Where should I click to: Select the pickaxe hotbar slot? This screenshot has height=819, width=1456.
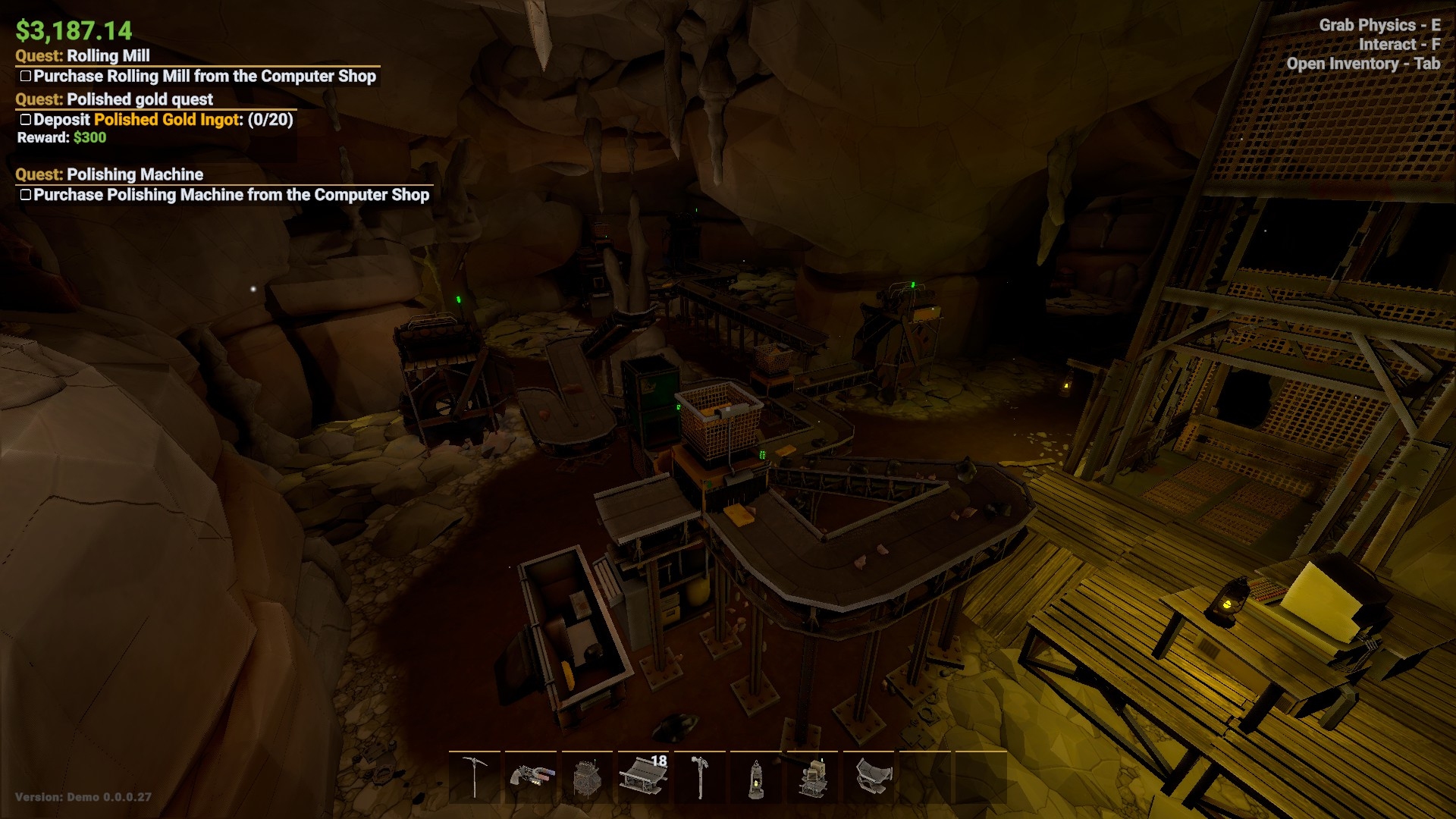pyautogui.click(x=475, y=777)
